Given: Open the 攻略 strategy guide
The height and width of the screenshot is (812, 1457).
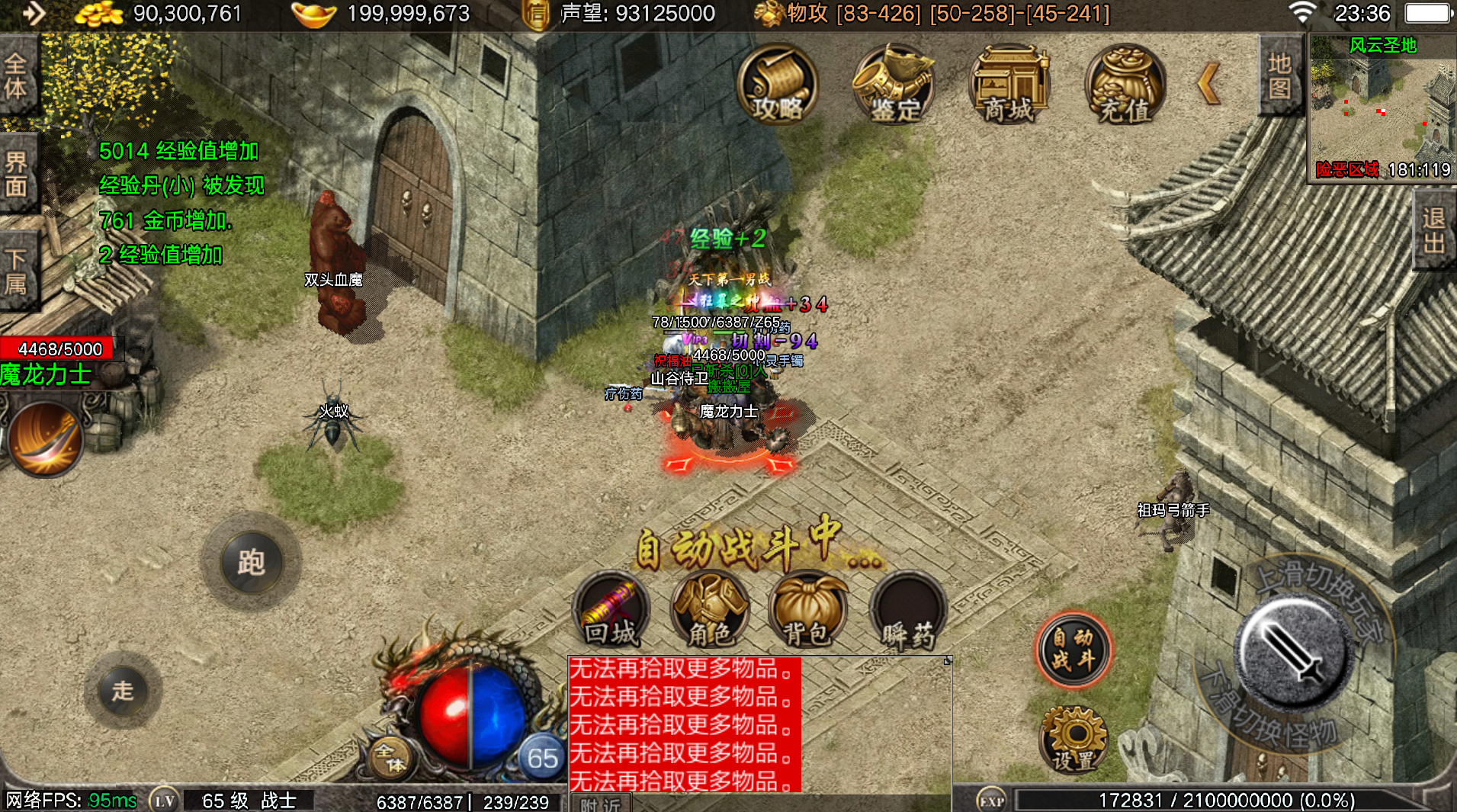Looking at the screenshot, I should (777, 85).
